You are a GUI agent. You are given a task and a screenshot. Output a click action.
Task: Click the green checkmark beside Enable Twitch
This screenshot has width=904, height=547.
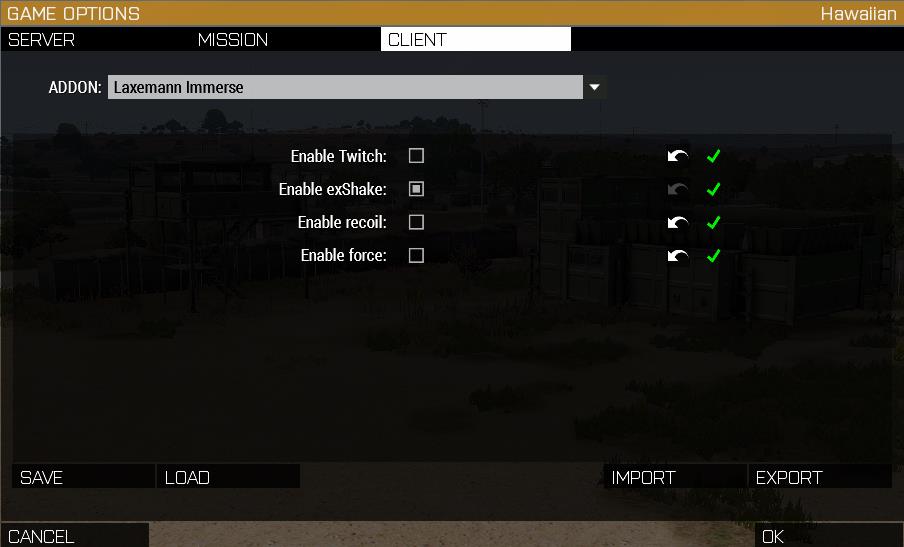[x=713, y=156]
